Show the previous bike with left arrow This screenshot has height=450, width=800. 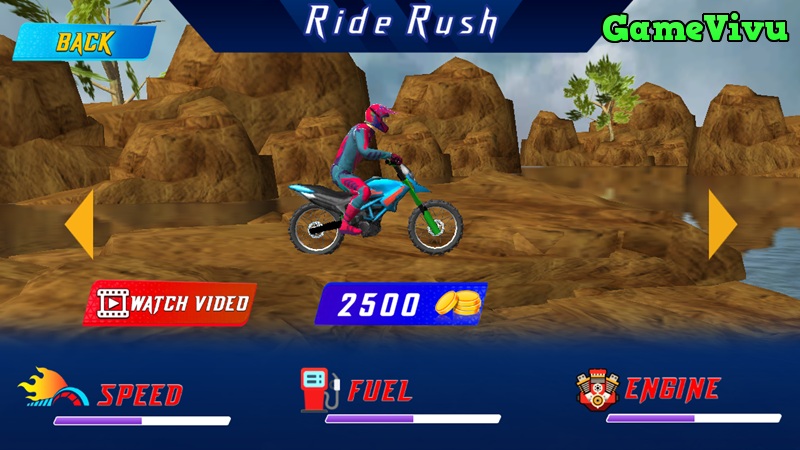click(x=81, y=225)
